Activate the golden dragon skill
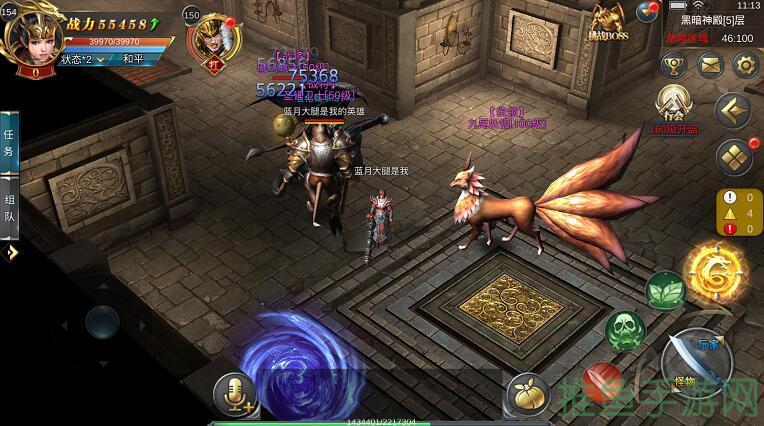The image size is (764, 426). pyautogui.click(x=714, y=271)
